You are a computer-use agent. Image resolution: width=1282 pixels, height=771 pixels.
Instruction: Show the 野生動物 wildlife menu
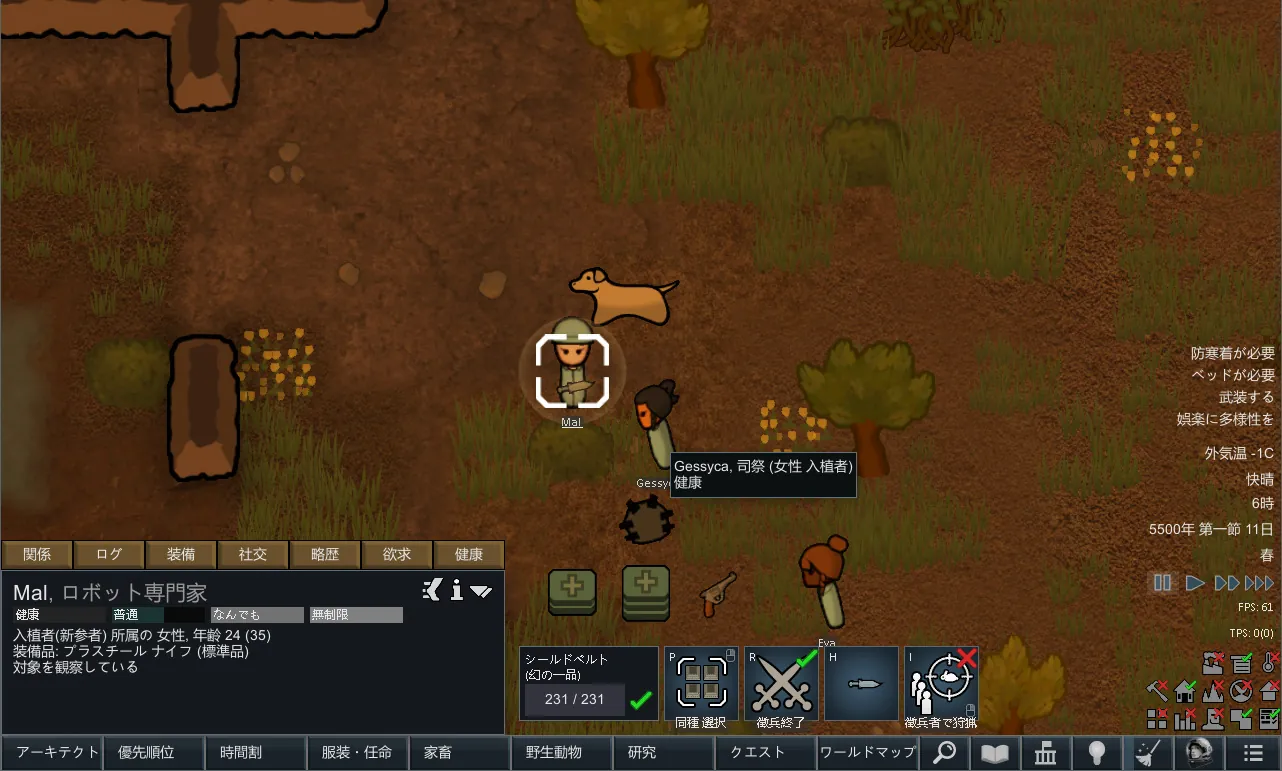[x=560, y=752]
